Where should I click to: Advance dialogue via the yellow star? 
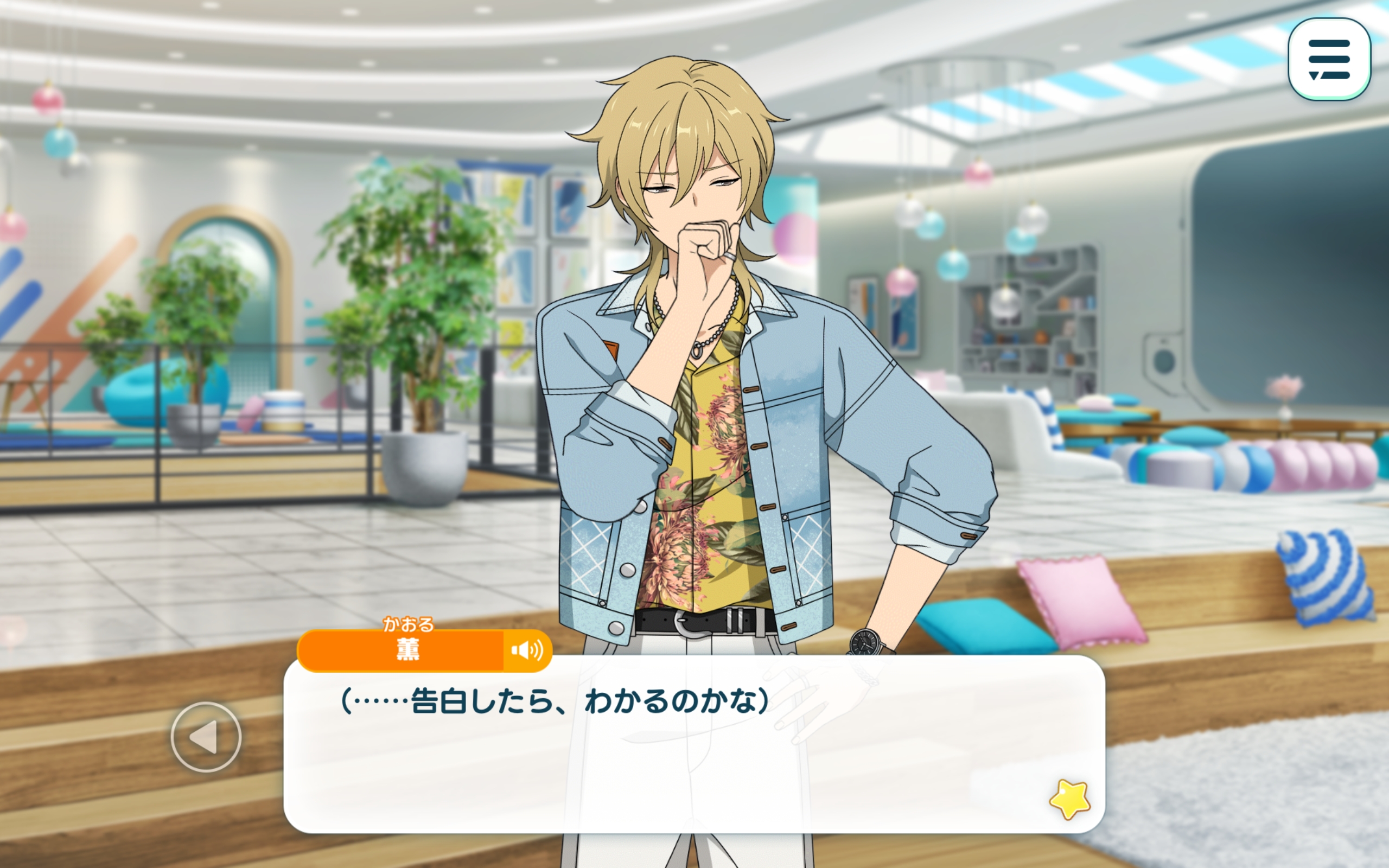coord(1069,799)
